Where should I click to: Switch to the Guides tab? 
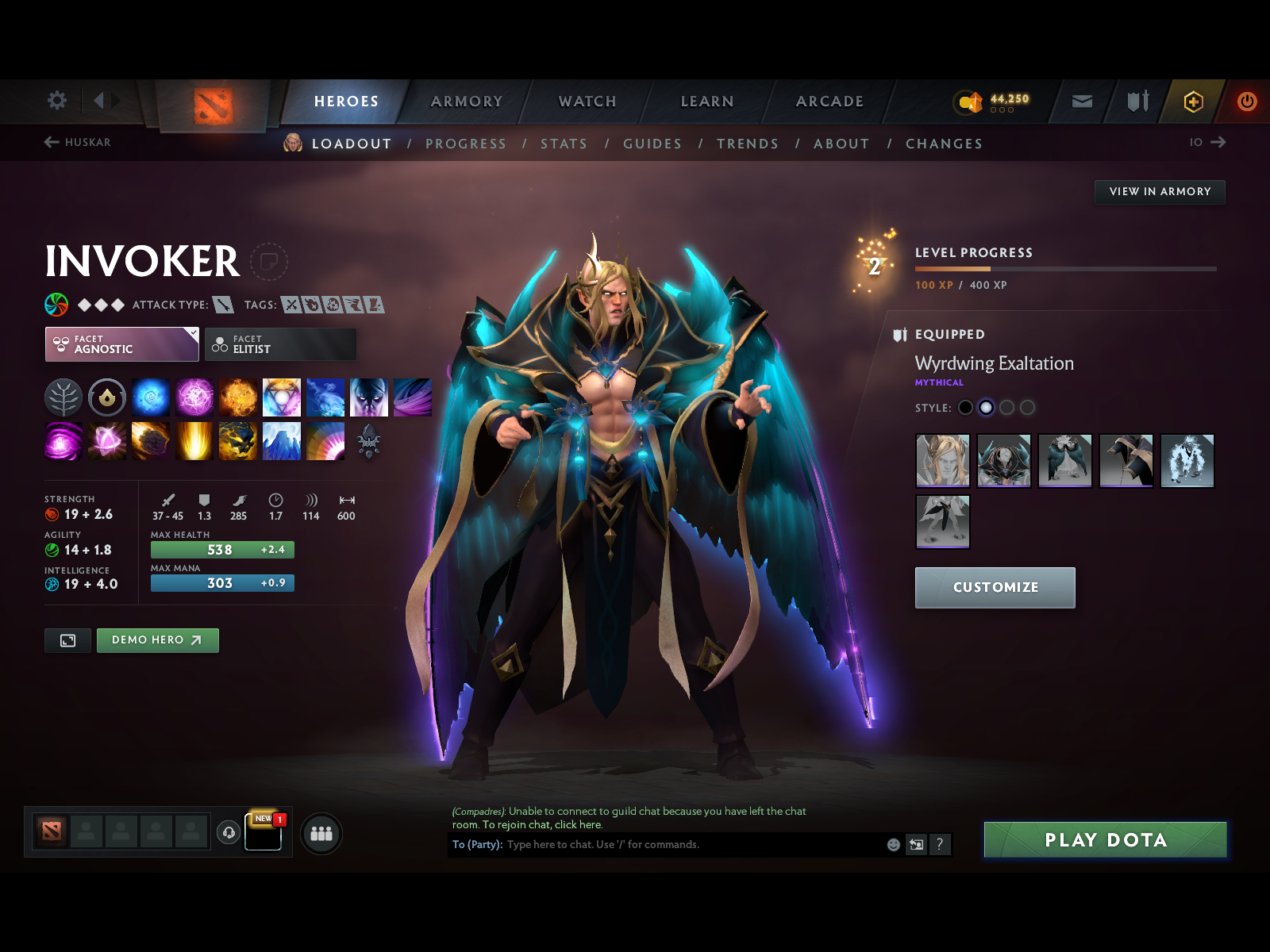pyautogui.click(x=652, y=144)
